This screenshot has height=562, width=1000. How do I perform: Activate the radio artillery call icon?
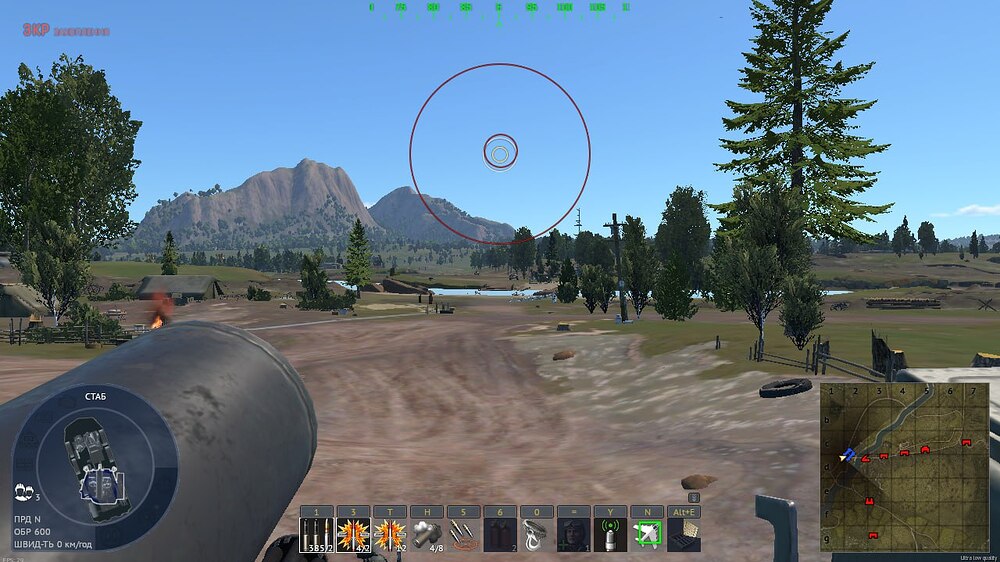[x=610, y=535]
